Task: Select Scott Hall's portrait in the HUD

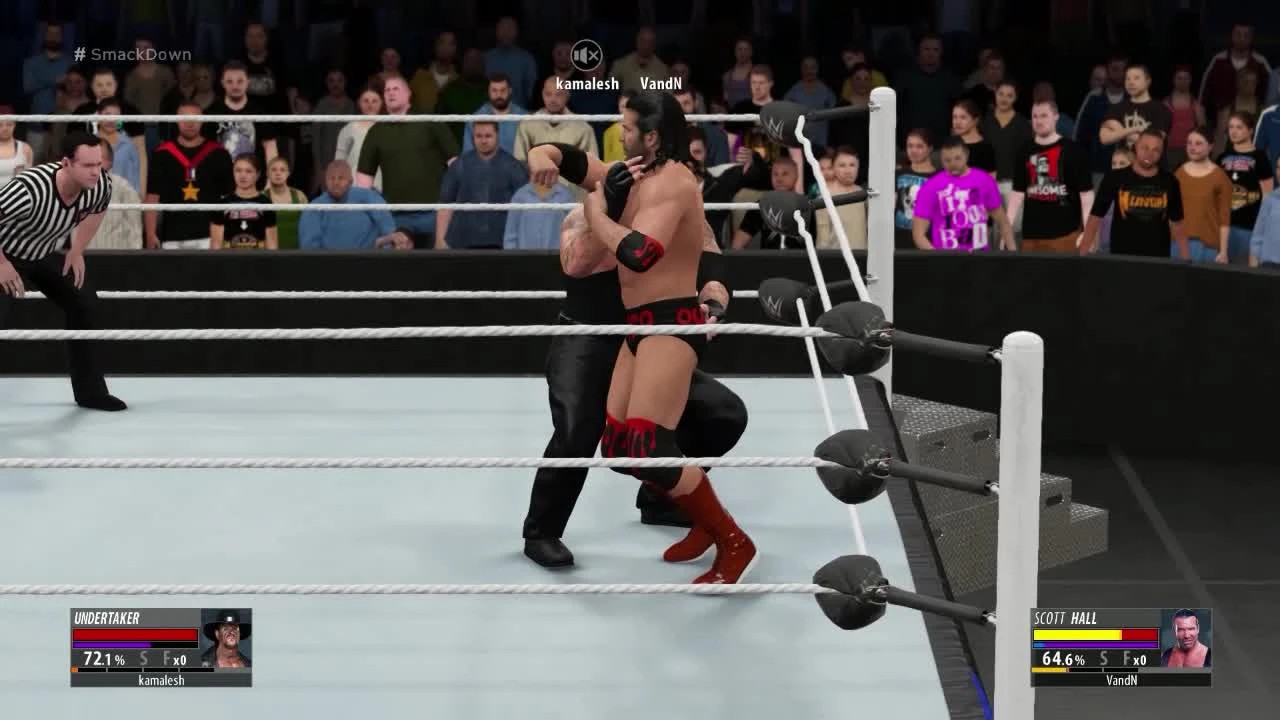Action: point(1186,640)
